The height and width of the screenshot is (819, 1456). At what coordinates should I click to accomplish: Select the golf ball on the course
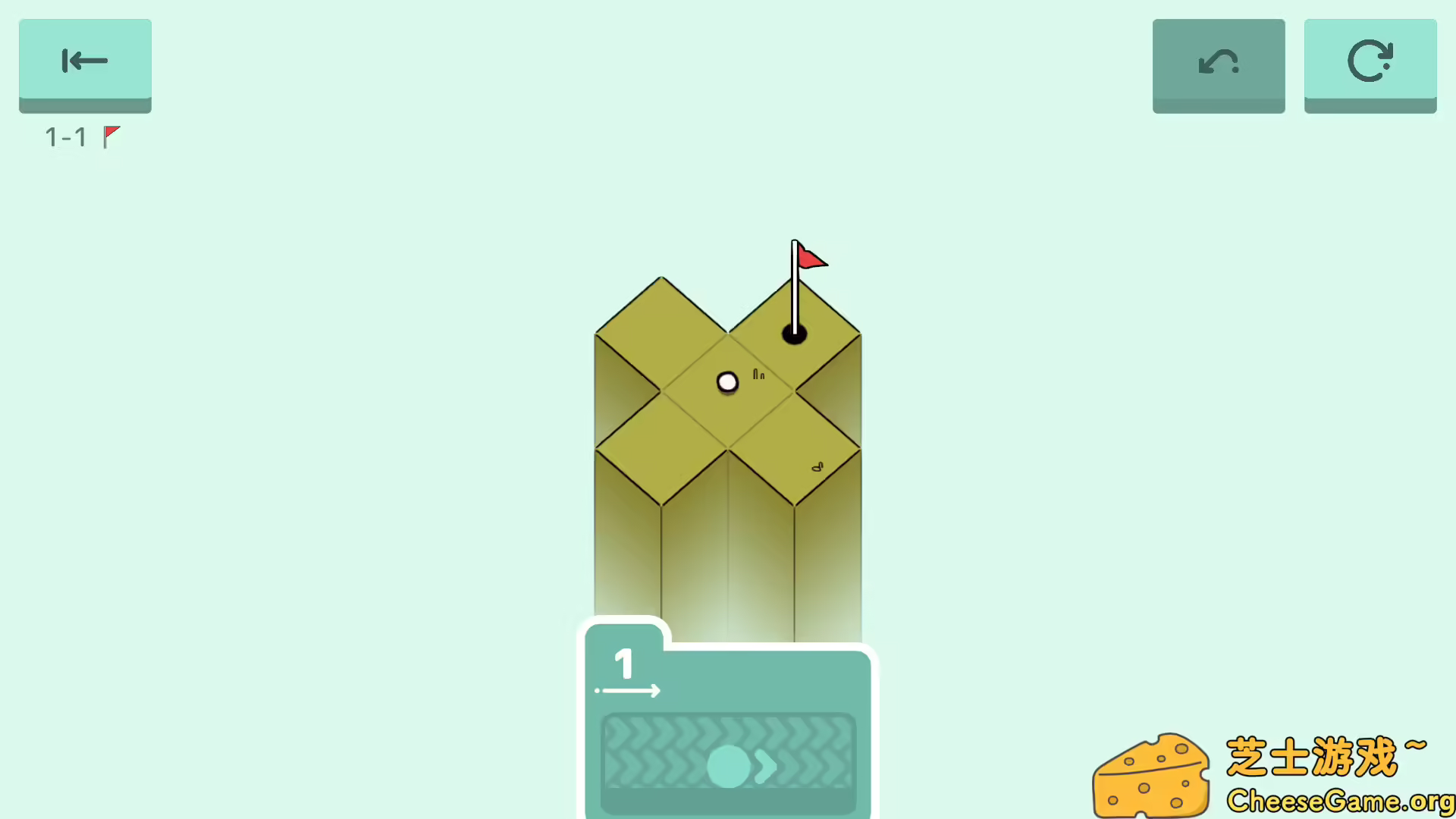727,381
